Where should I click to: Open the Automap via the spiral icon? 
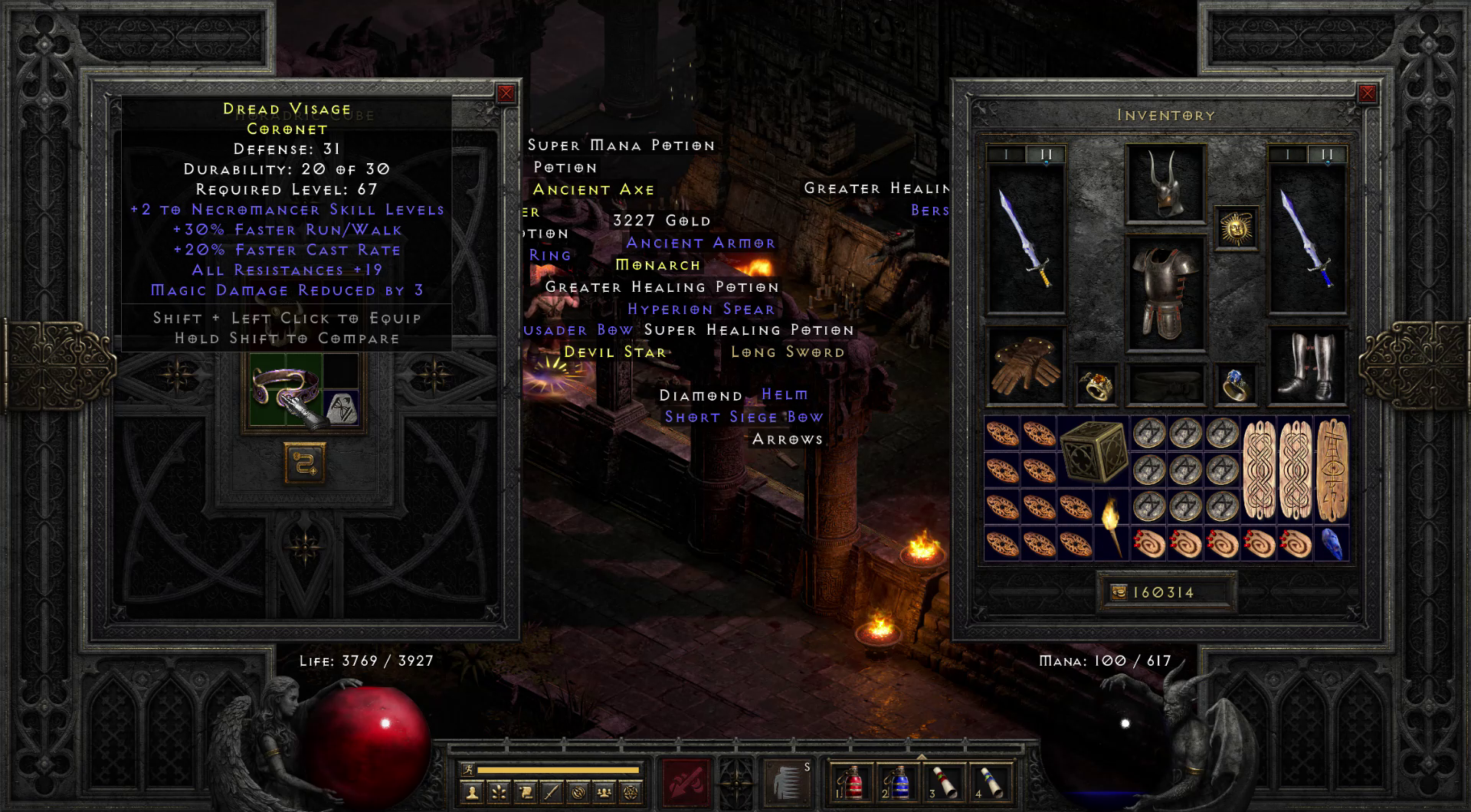pos(578,791)
